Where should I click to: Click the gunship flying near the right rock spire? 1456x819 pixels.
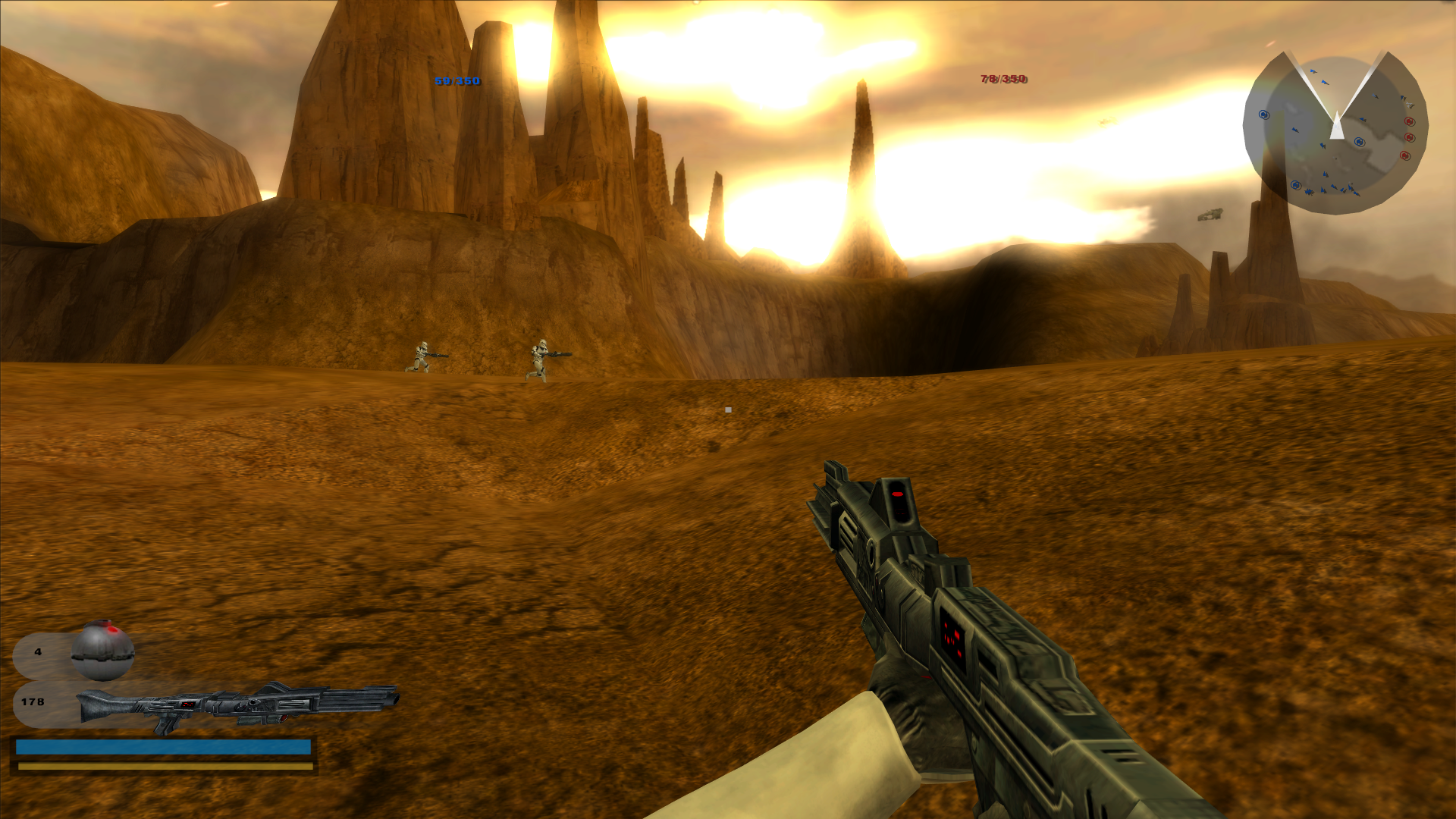pyautogui.click(x=1210, y=215)
